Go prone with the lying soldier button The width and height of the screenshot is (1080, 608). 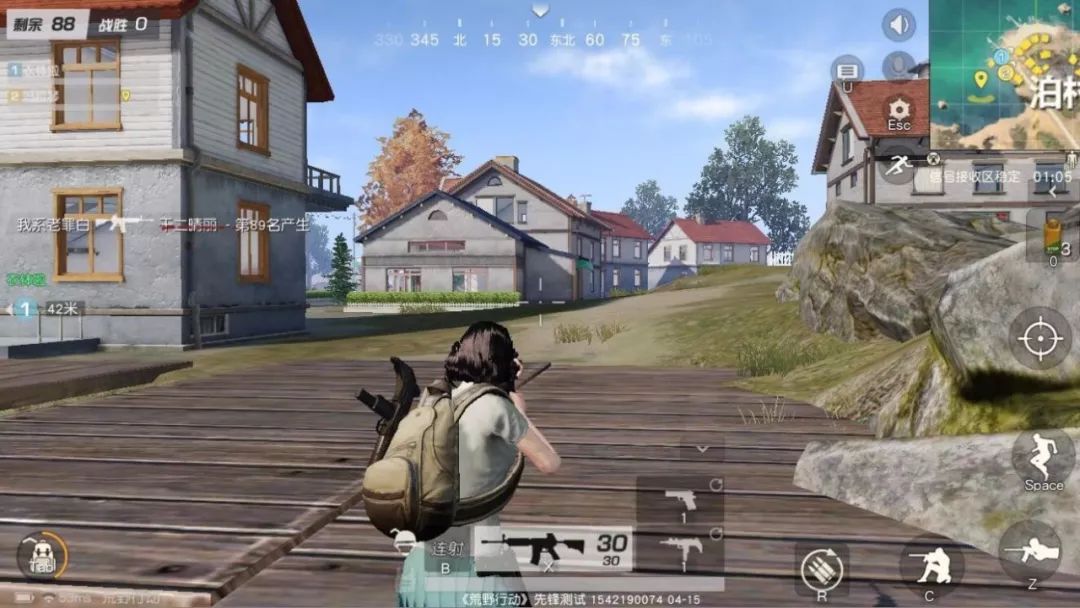click(x=1030, y=552)
